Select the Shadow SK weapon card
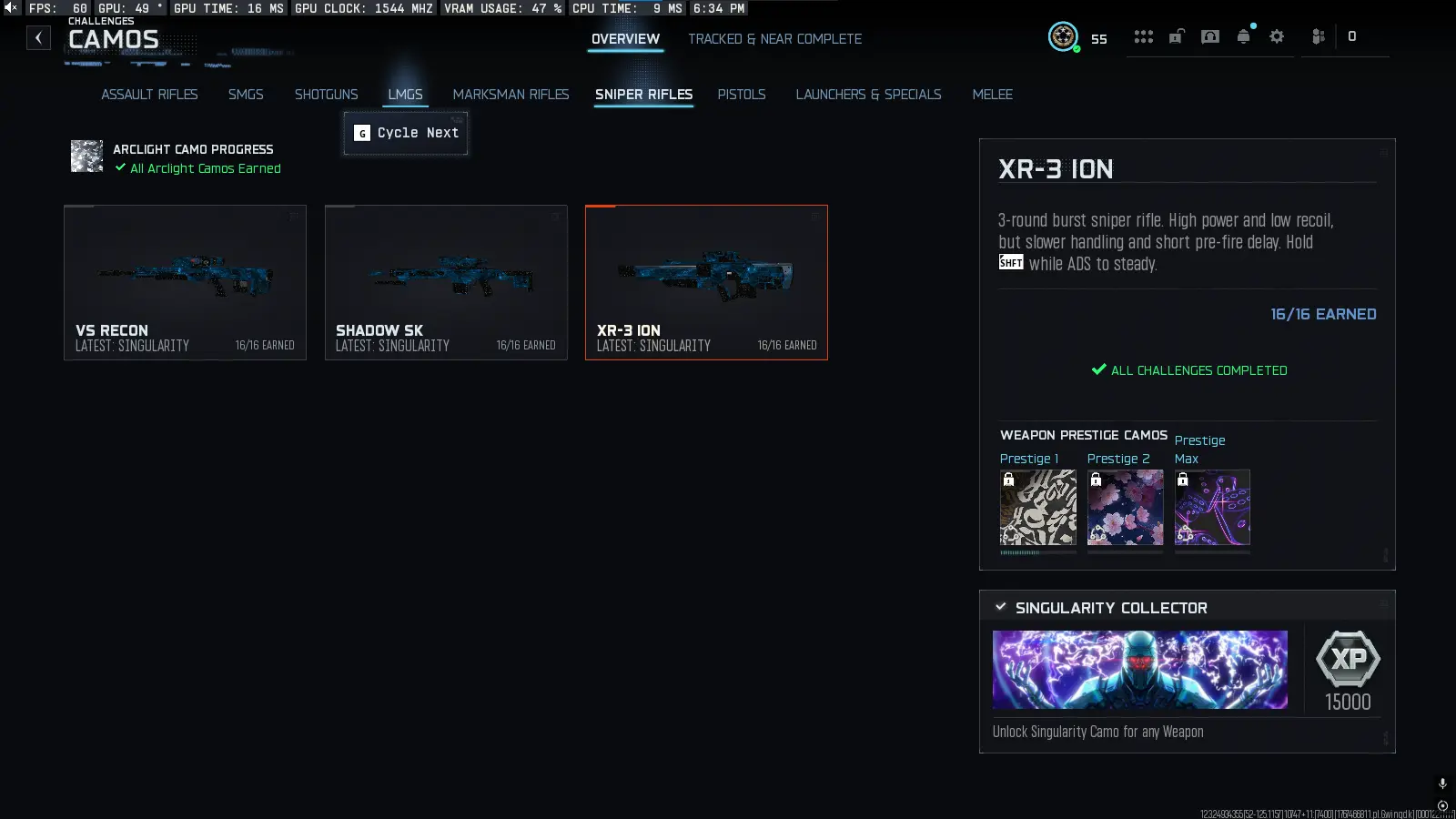The width and height of the screenshot is (1456, 819). (x=445, y=282)
